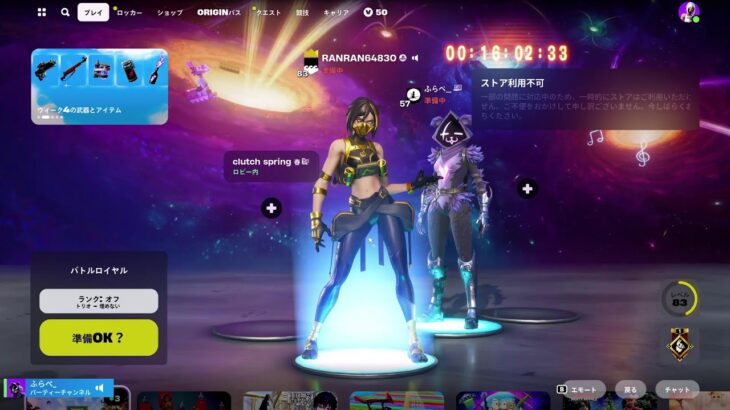Open the V-Bucks balance showing 50
The image size is (730, 410).
coord(375,13)
